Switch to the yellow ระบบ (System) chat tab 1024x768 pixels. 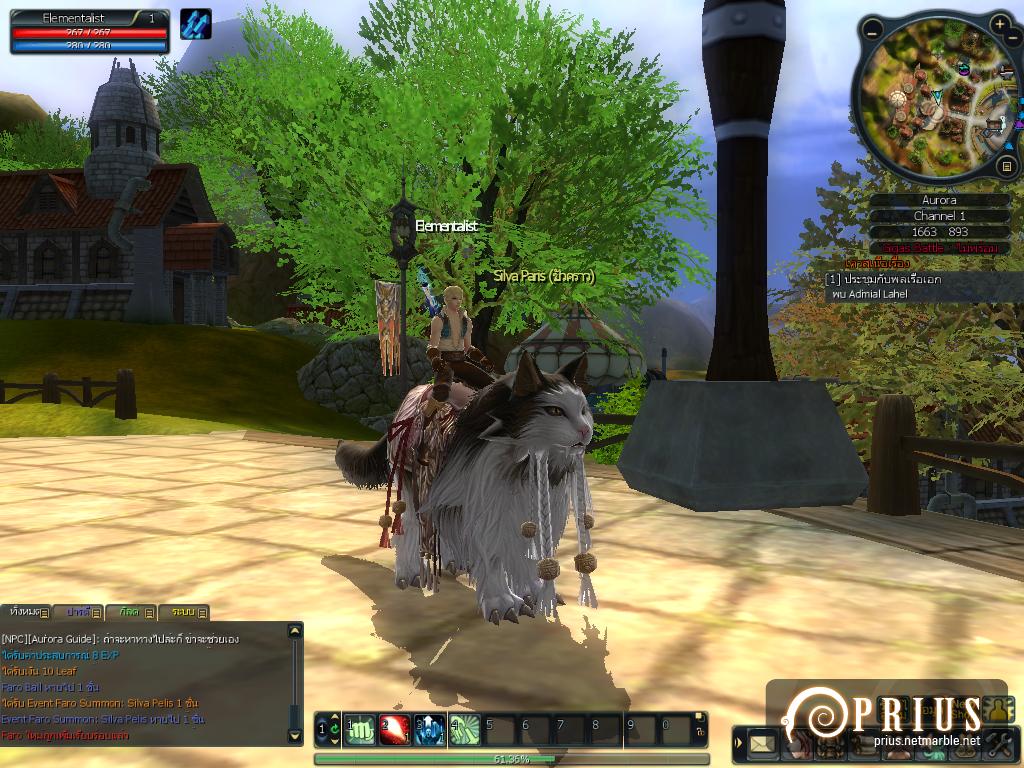point(186,612)
